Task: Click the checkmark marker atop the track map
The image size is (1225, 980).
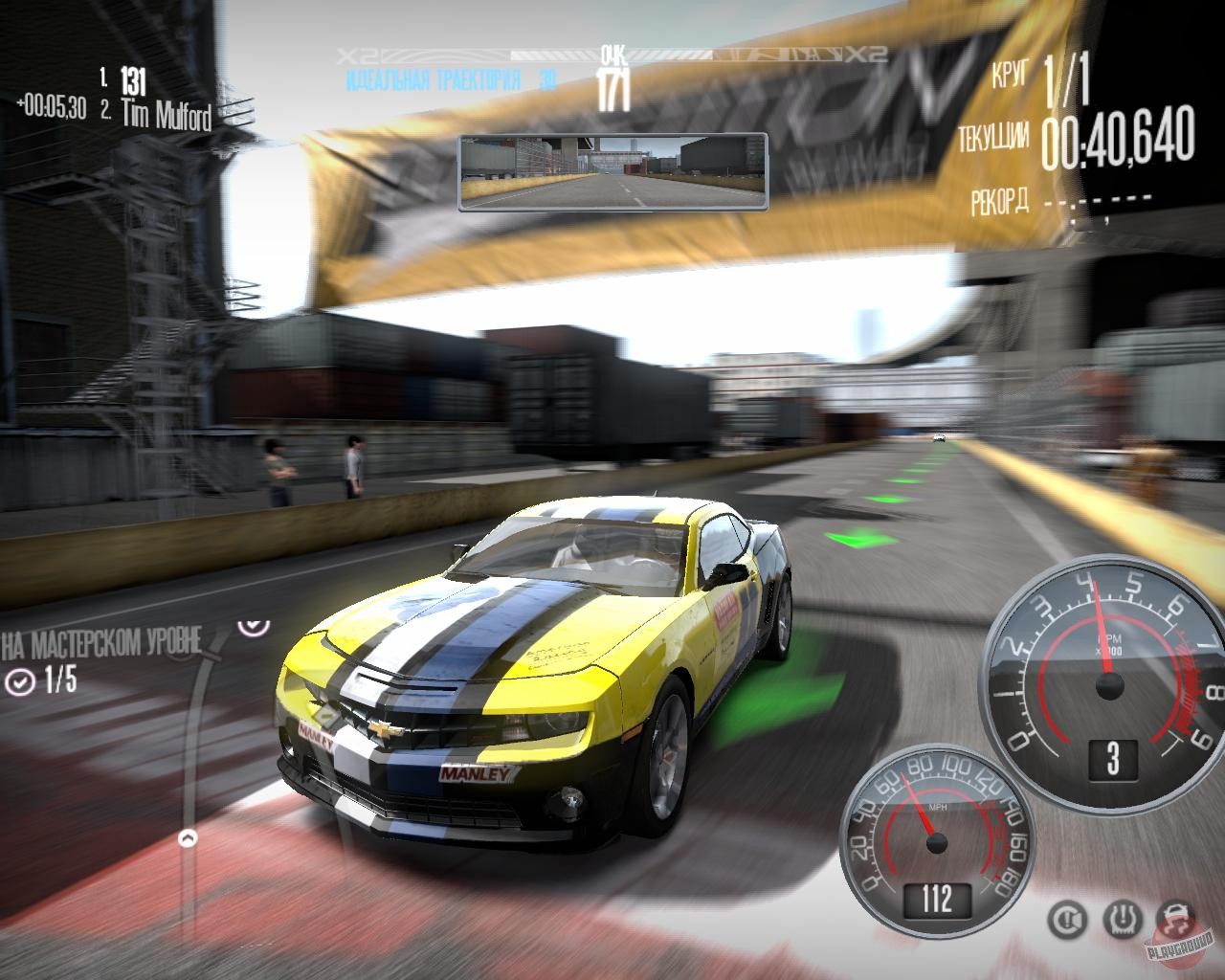Action: (253, 625)
